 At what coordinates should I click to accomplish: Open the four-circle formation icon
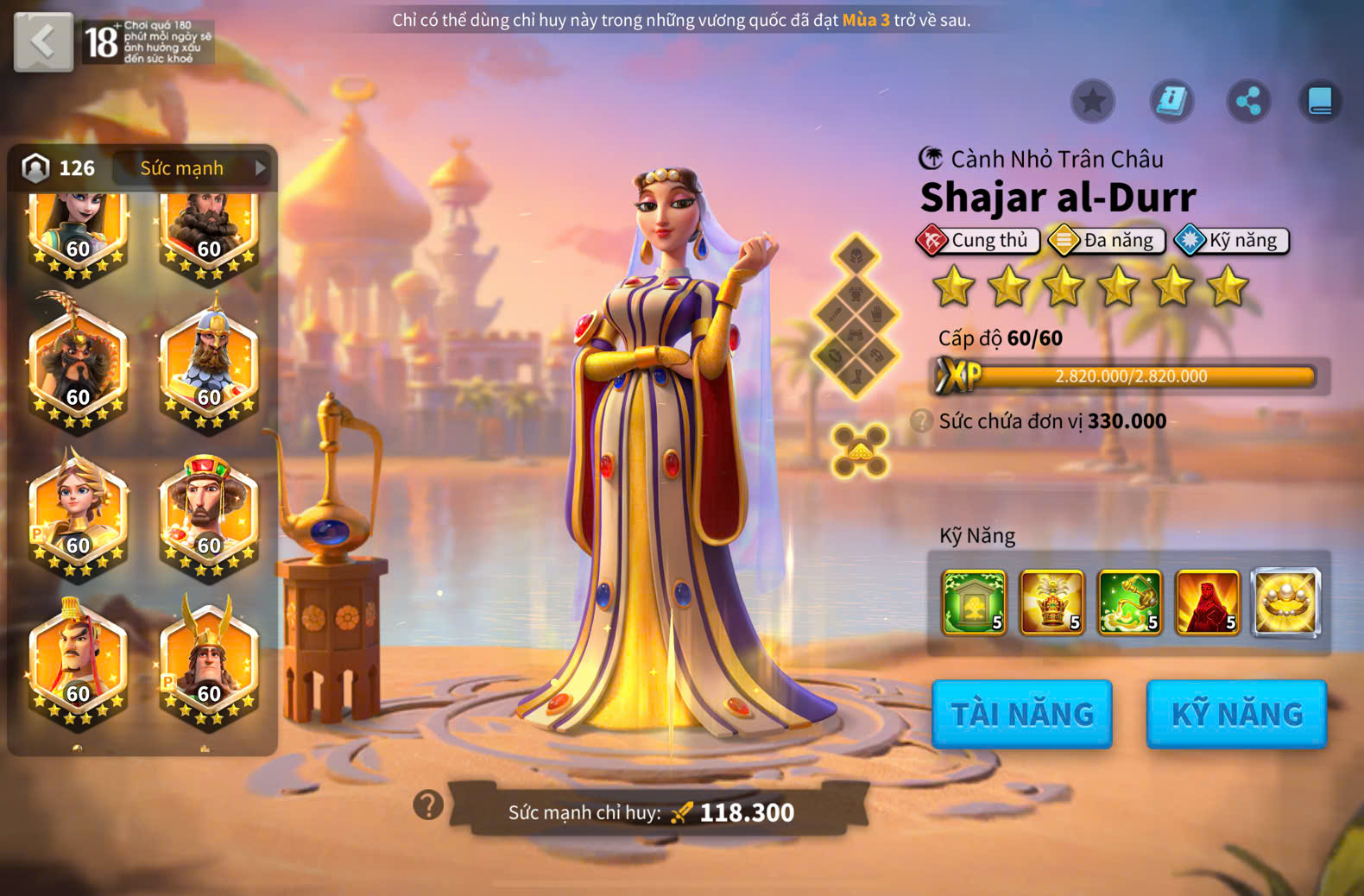860,451
